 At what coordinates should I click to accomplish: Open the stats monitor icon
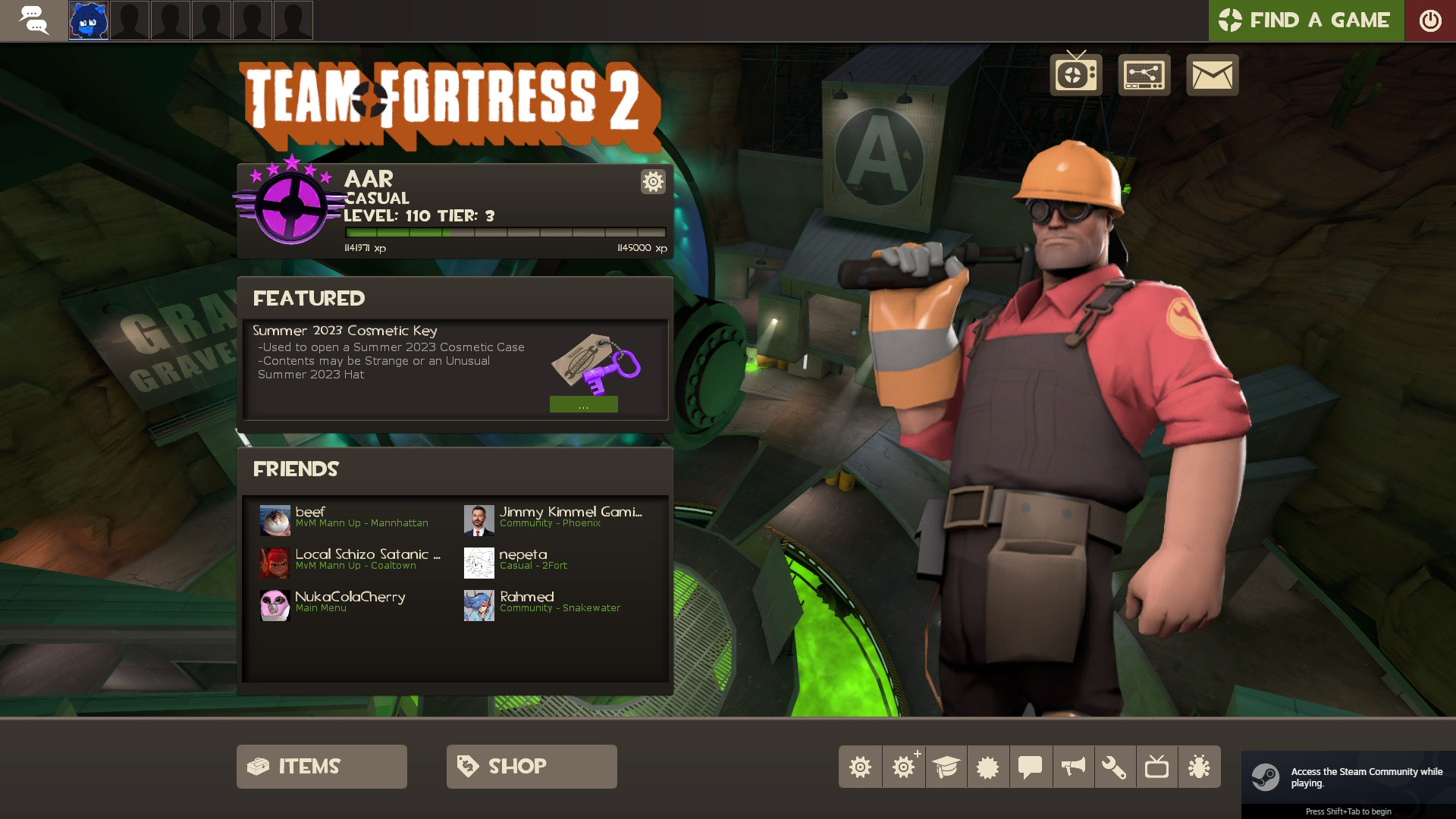(x=1144, y=74)
